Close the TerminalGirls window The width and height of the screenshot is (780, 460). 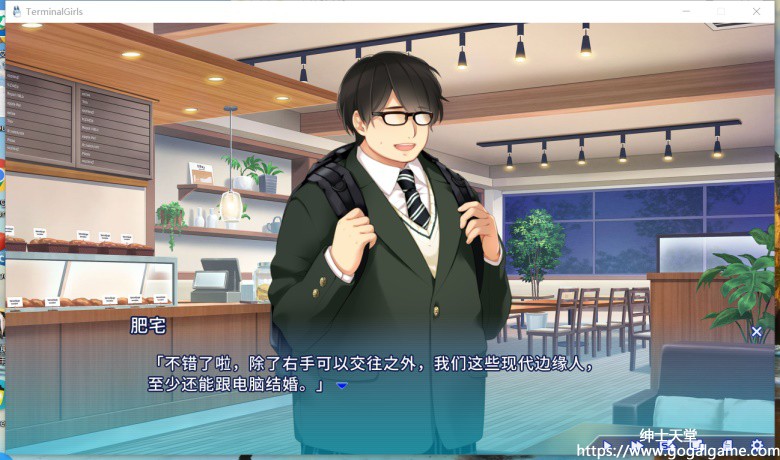tap(757, 11)
